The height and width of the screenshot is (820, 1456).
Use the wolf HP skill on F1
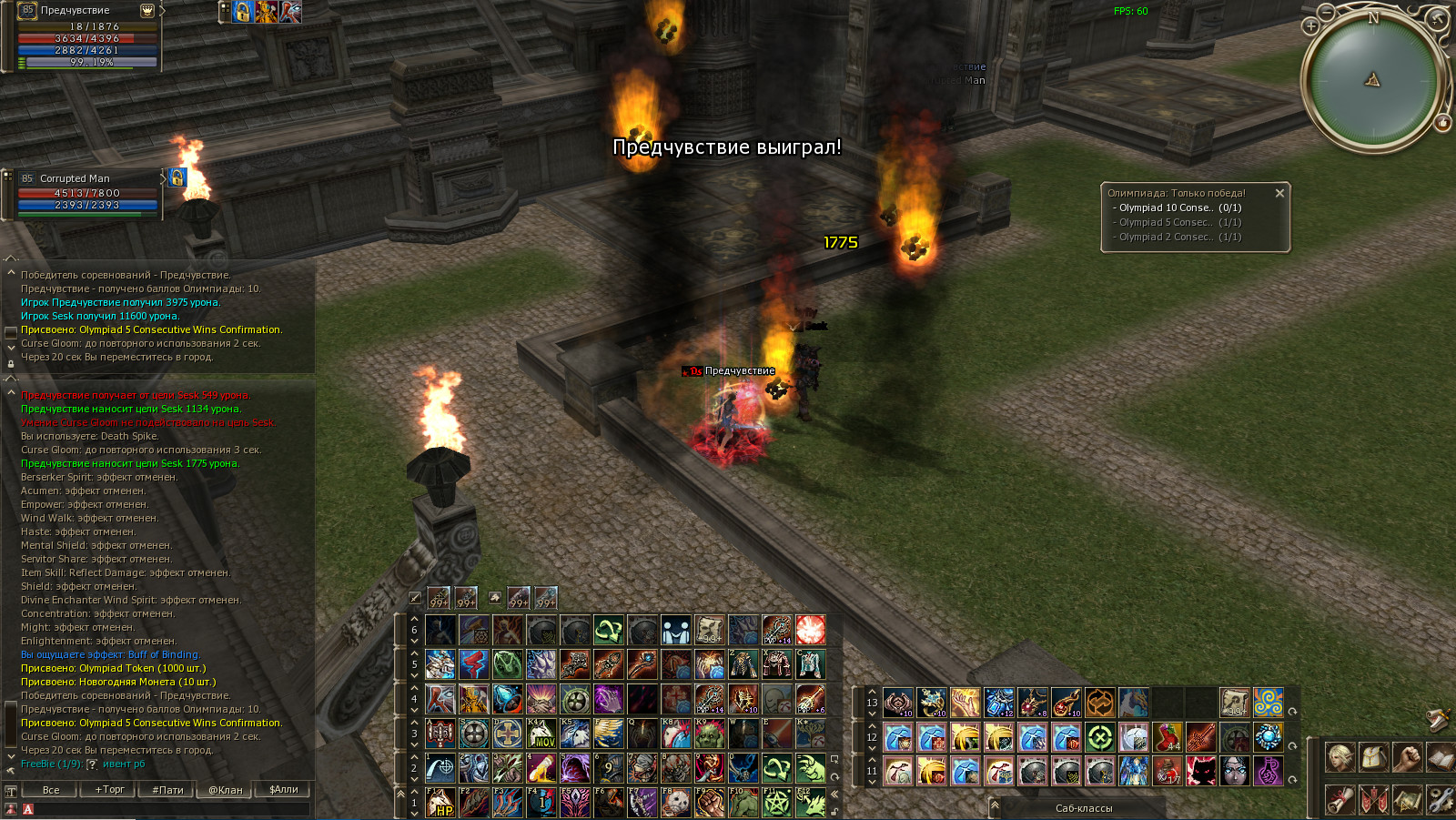point(440,803)
